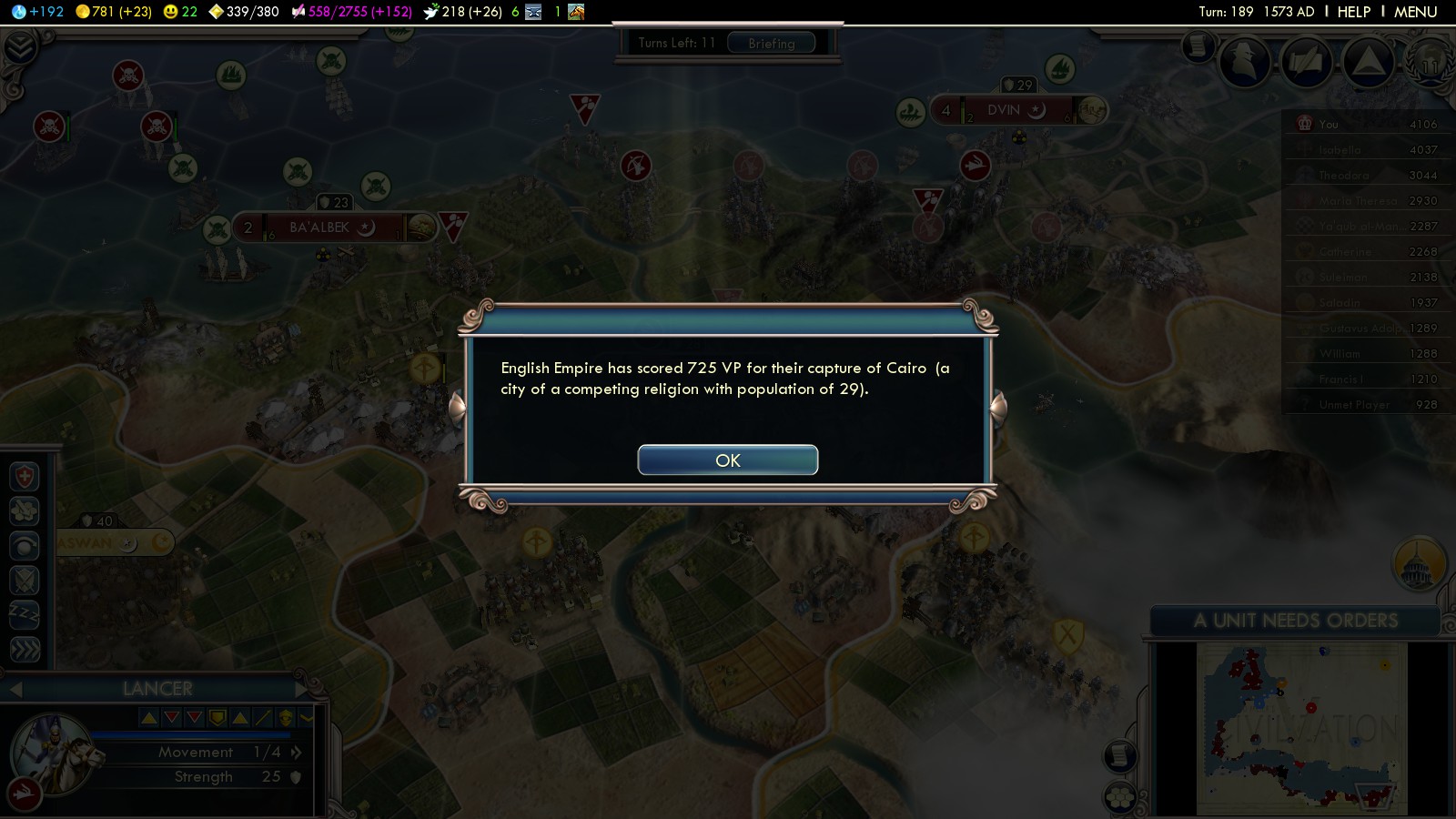Select the skip turn chevrons action

[25, 649]
